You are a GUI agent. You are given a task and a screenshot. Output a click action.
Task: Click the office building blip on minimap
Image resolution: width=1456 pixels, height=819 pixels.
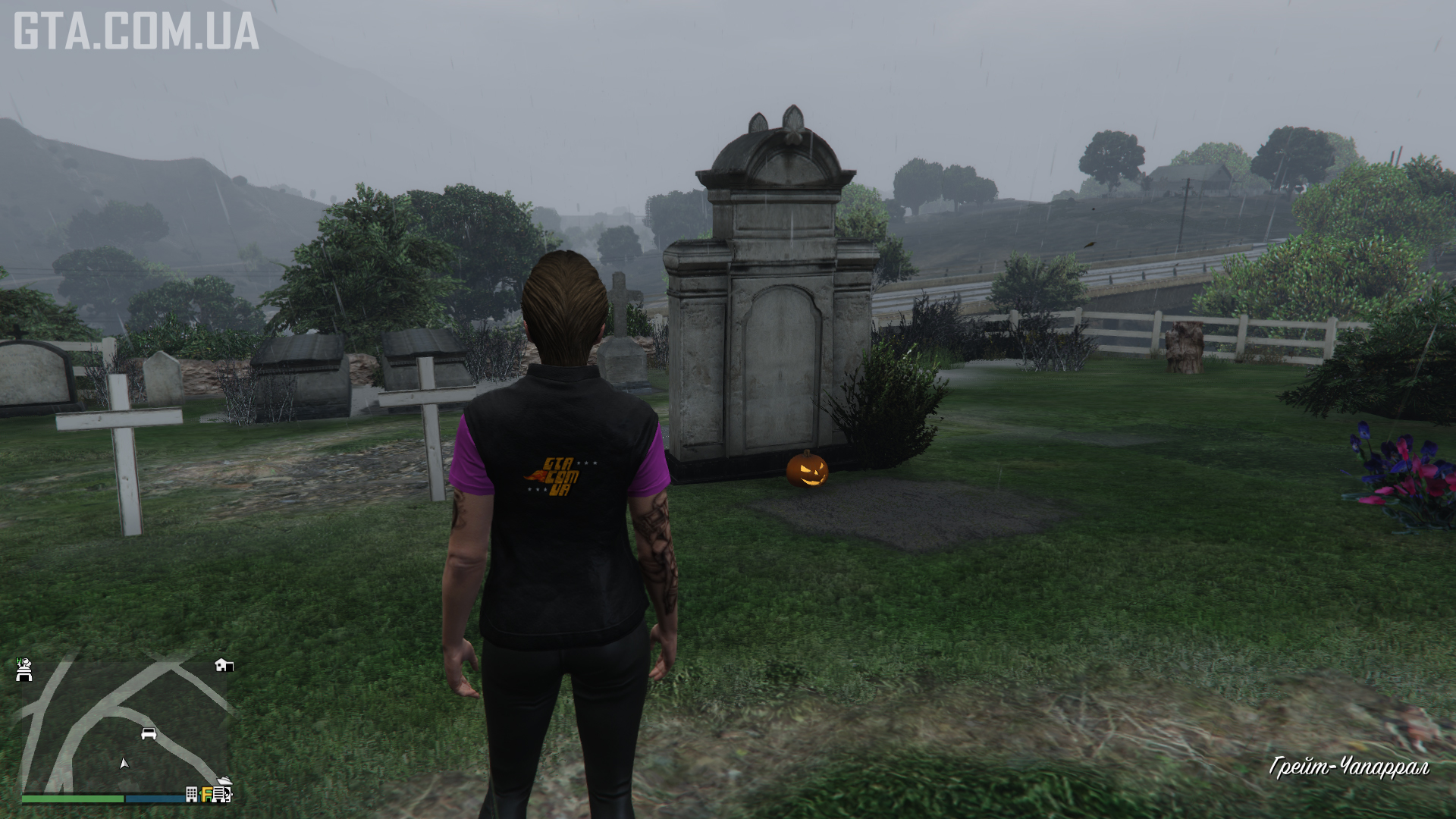coord(192,794)
